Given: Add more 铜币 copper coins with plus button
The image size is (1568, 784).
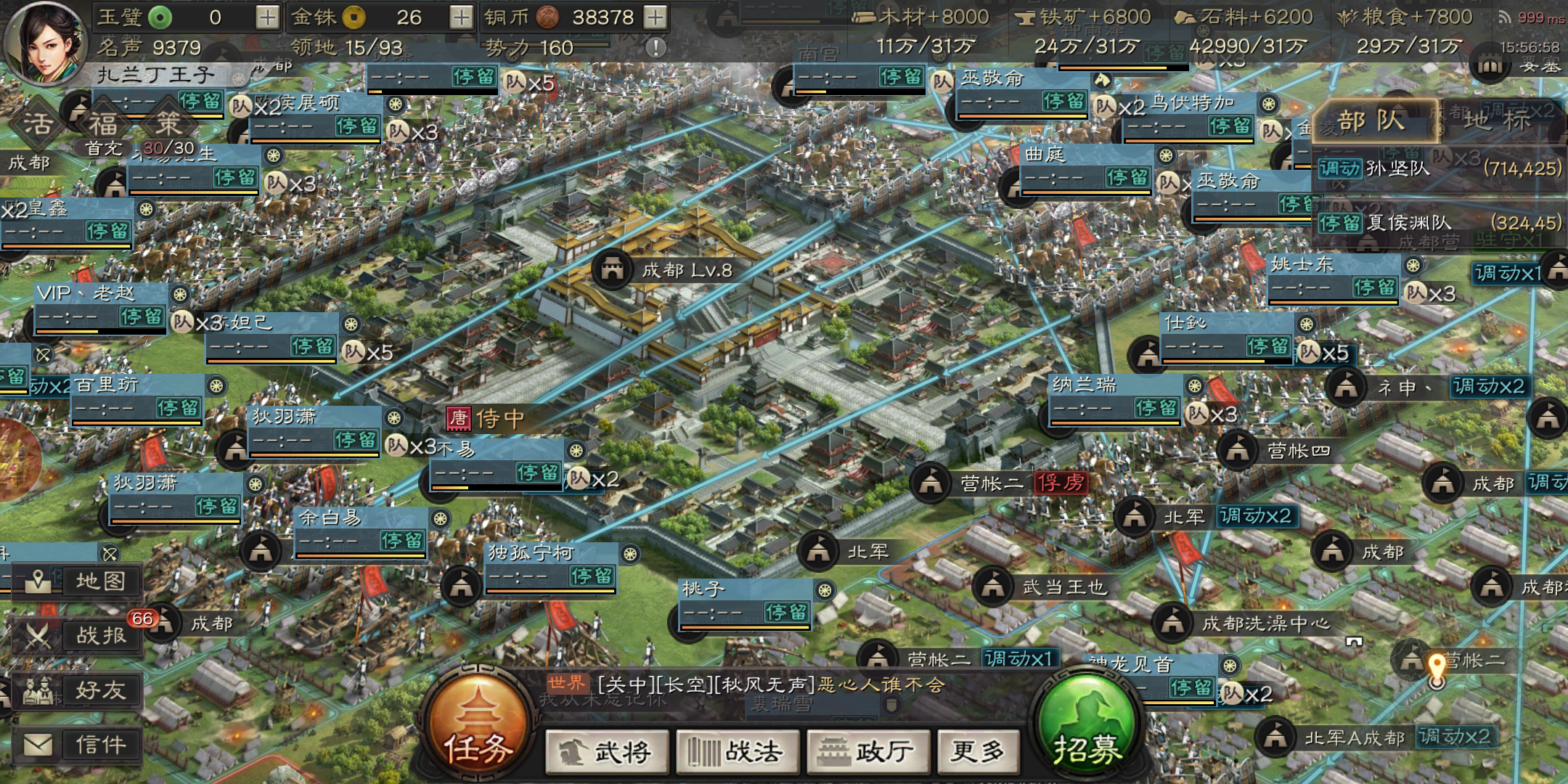Looking at the screenshot, I should click(x=655, y=17).
